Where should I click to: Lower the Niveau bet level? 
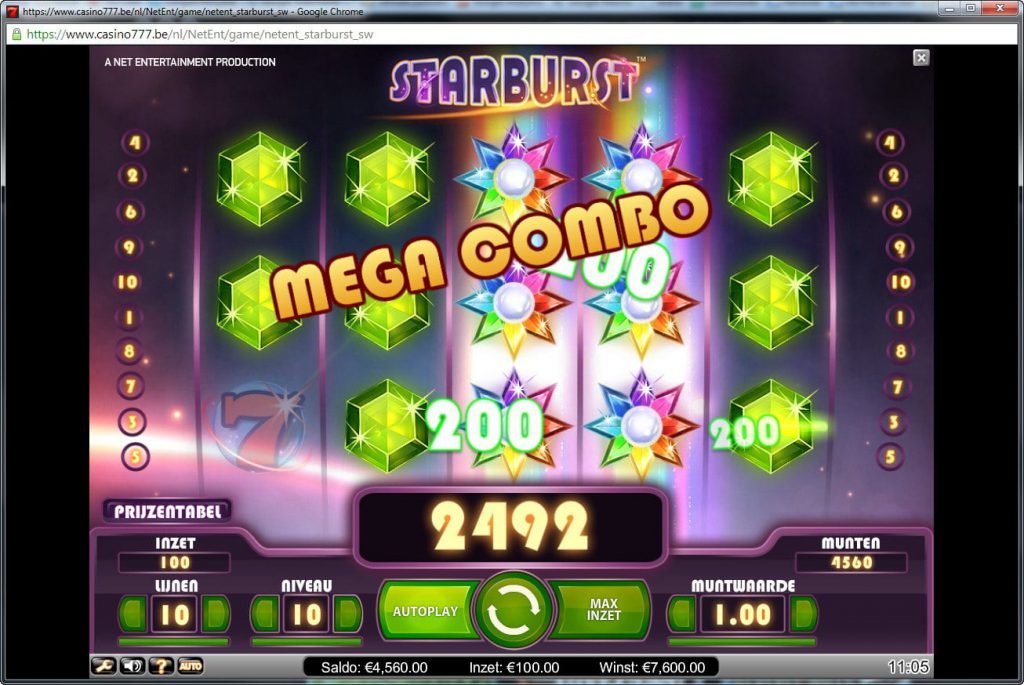tap(265, 614)
